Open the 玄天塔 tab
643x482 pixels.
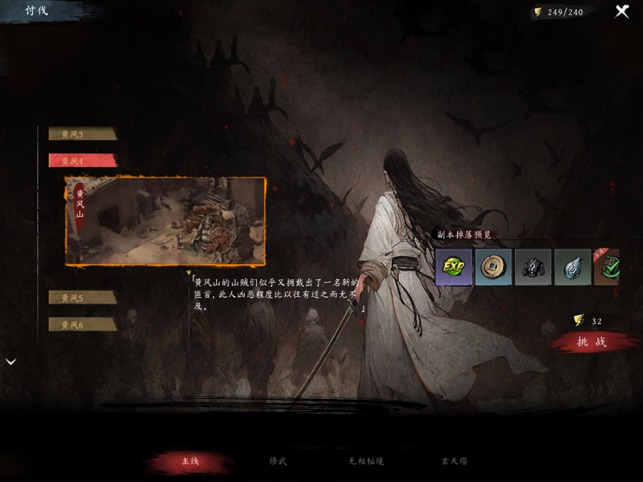pyautogui.click(x=454, y=462)
